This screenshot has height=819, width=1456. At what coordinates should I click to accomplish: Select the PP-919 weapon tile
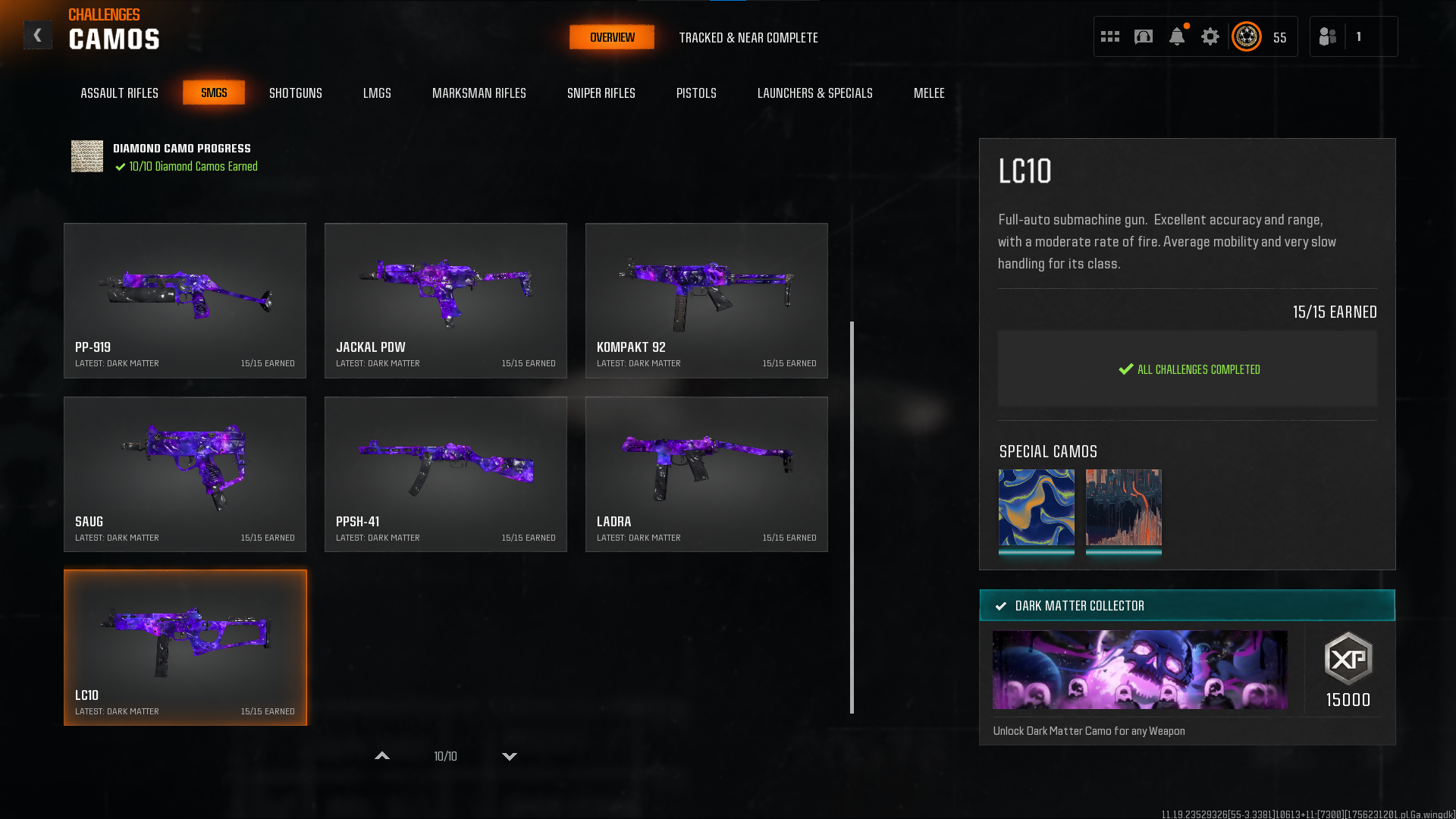(x=185, y=300)
